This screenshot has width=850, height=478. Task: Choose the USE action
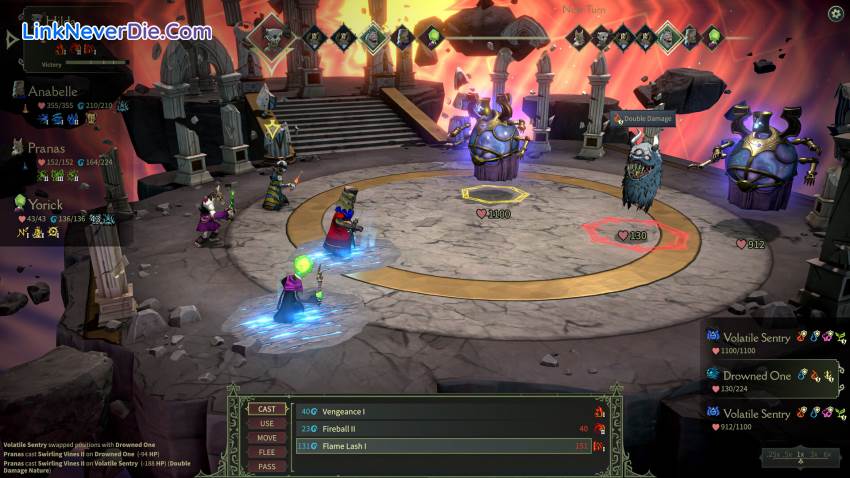click(x=267, y=423)
